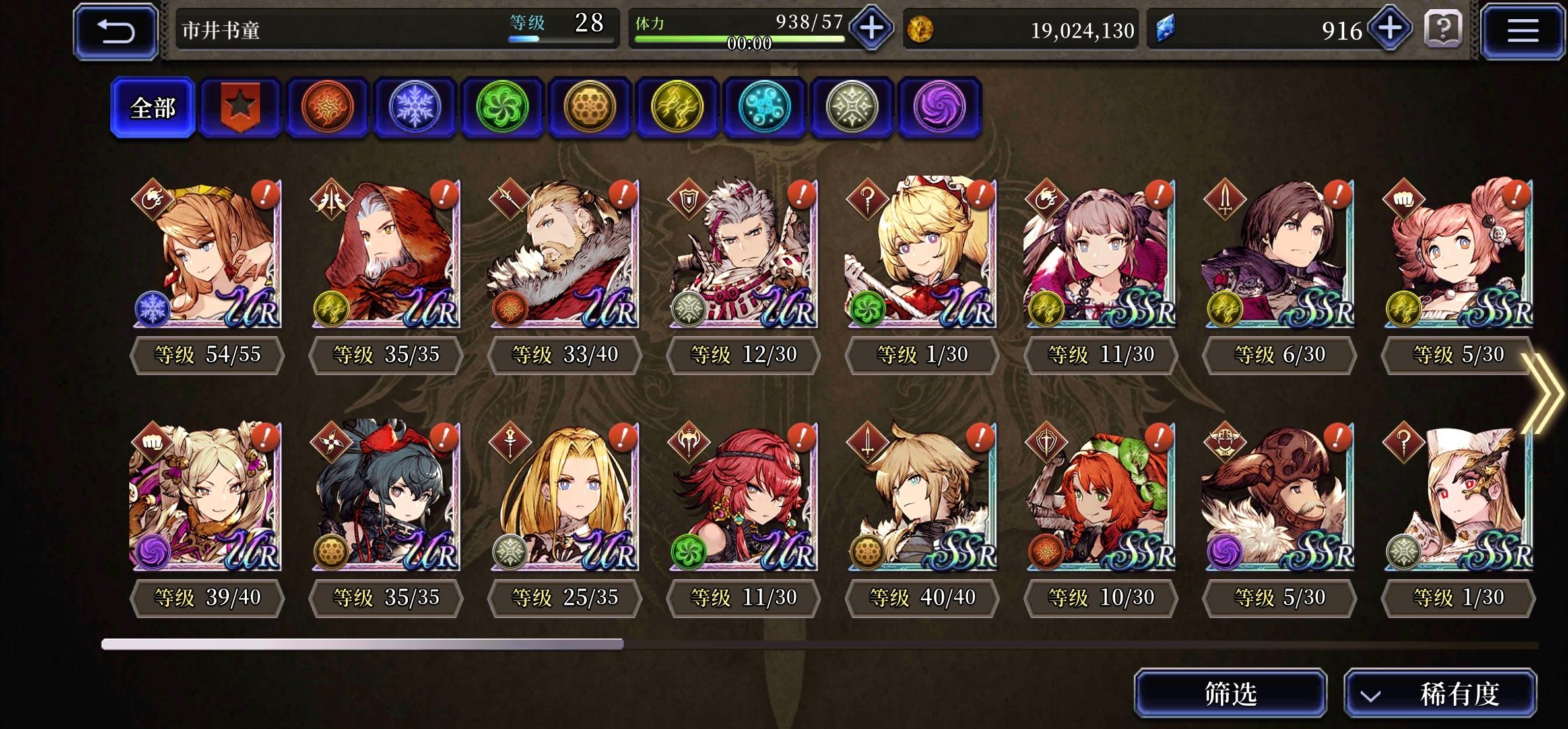Viewport: 1568px width, 729px height.
Task: Select the fire element filter icon
Action: (x=327, y=109)
